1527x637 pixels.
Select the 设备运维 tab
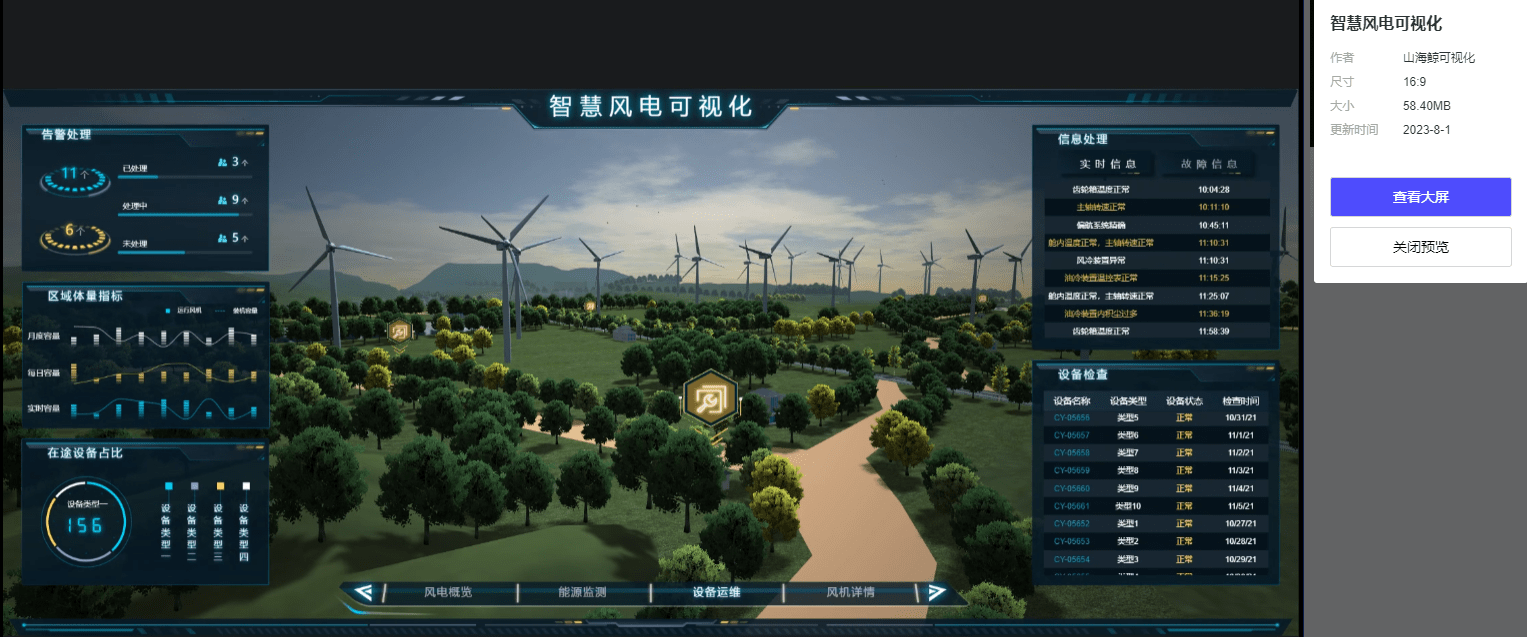716,592
